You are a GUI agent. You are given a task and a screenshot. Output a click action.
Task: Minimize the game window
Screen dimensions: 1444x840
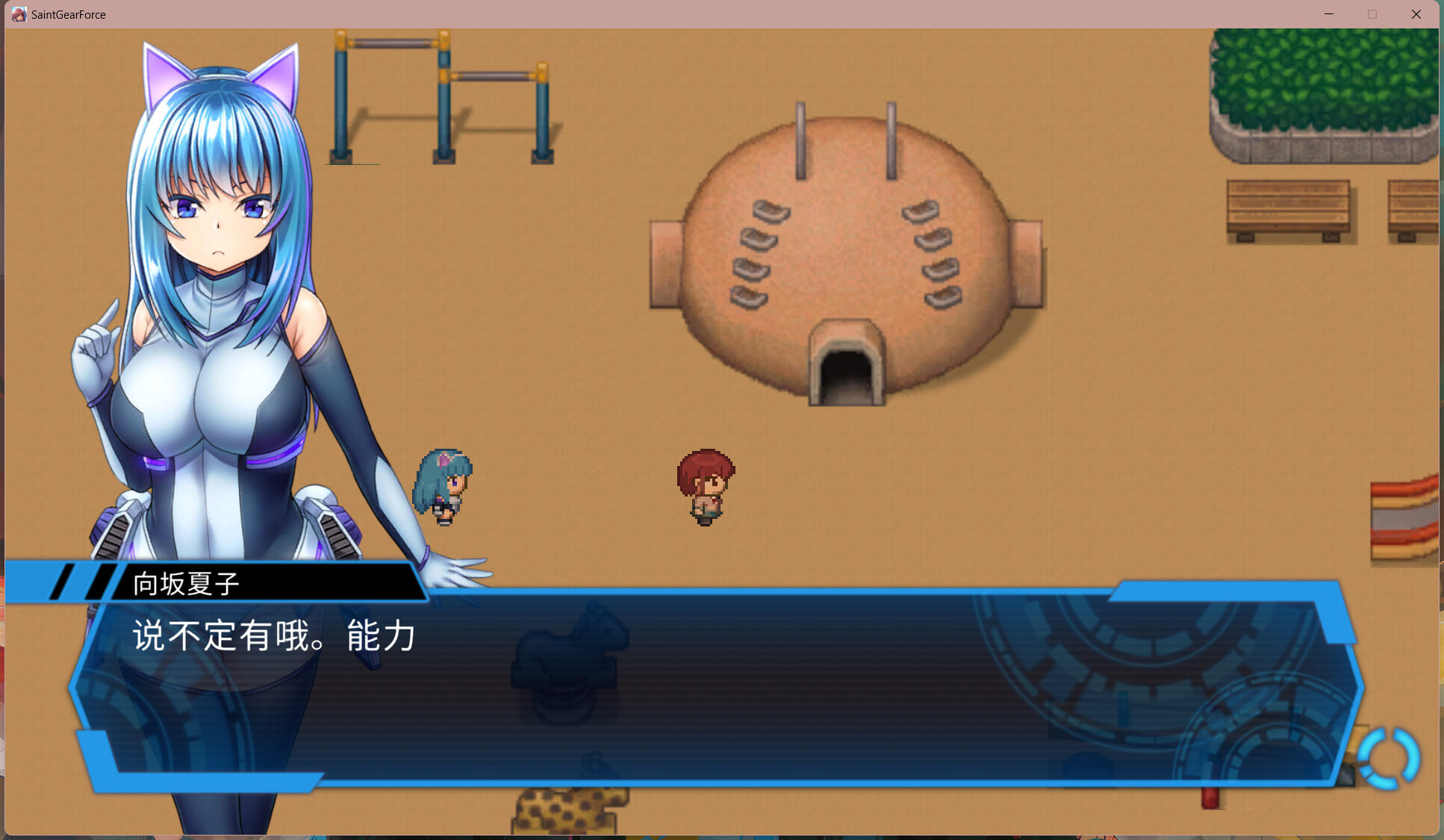point(1329,14)
